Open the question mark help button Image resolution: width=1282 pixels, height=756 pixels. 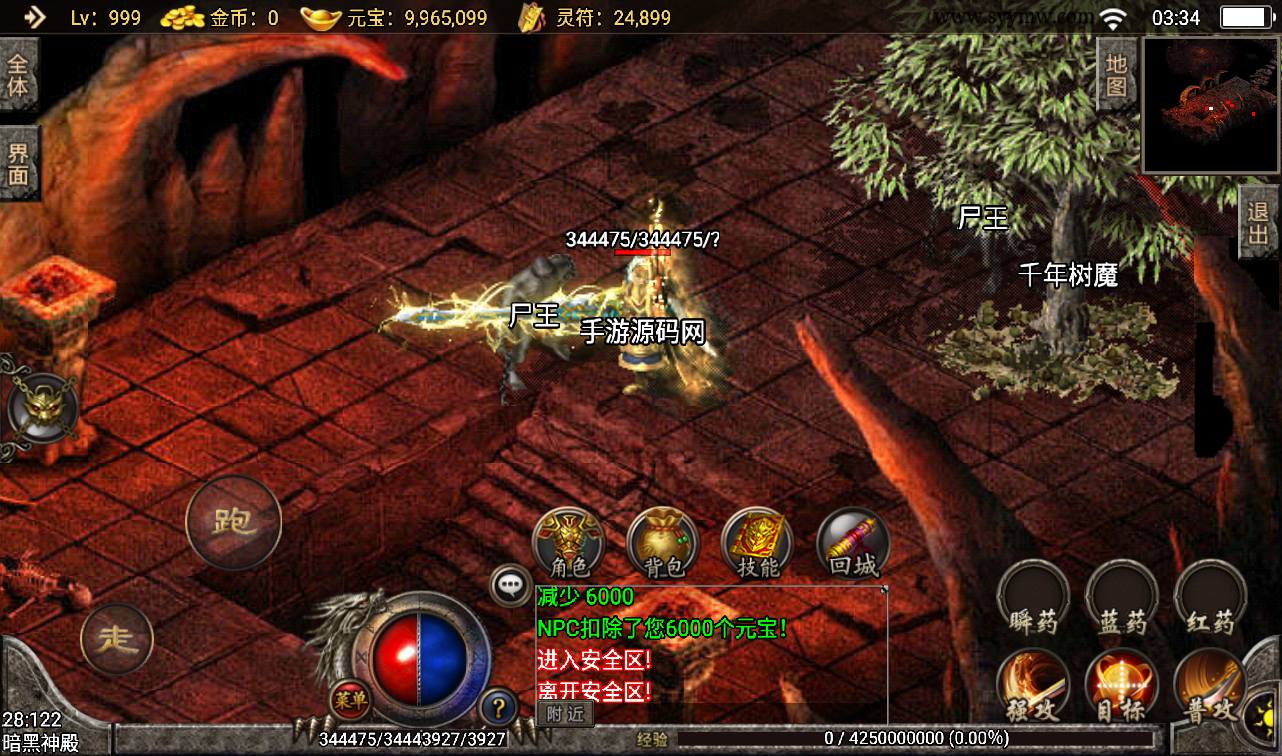(498, 707)
